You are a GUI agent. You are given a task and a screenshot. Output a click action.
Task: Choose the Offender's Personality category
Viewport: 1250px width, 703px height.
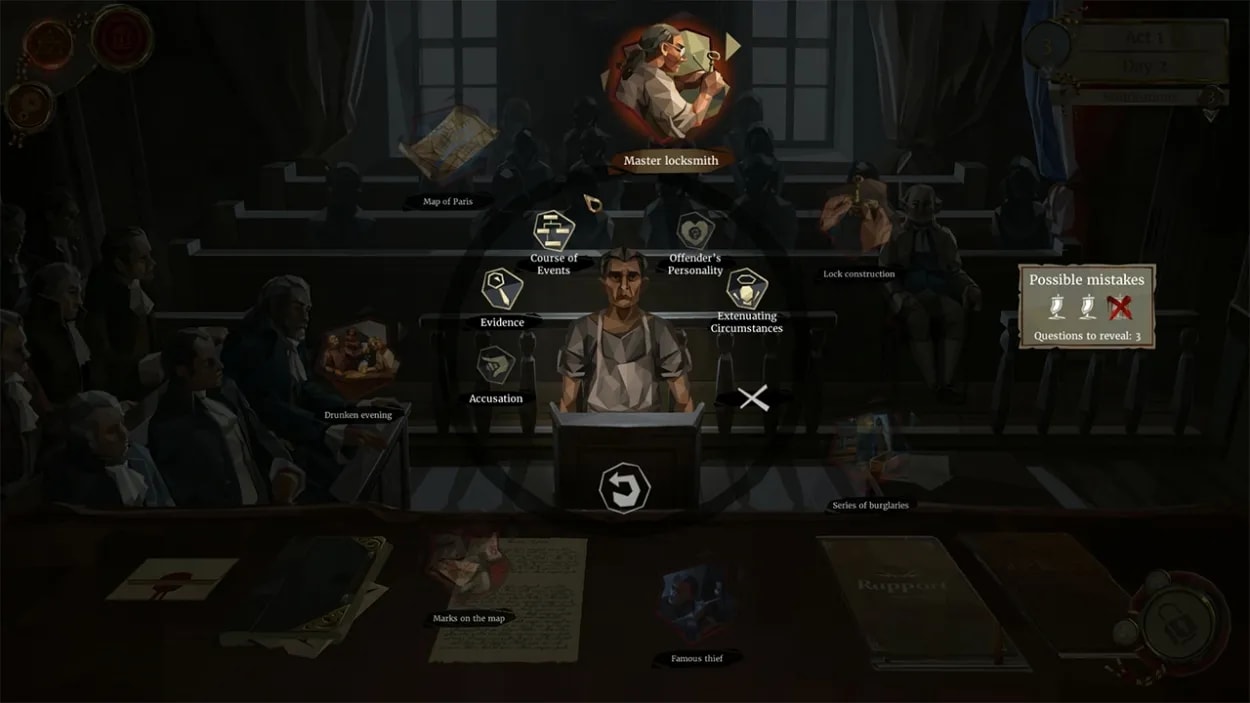(696, 233)
